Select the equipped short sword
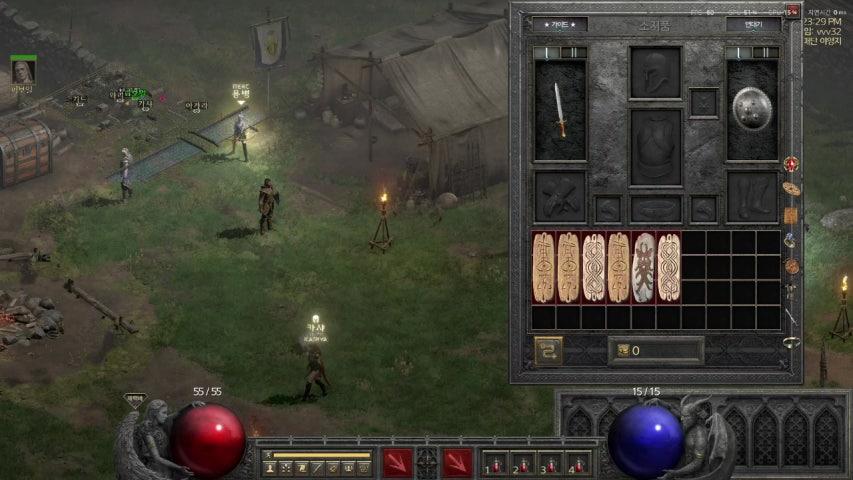The image size is (853, 480). 560,110
